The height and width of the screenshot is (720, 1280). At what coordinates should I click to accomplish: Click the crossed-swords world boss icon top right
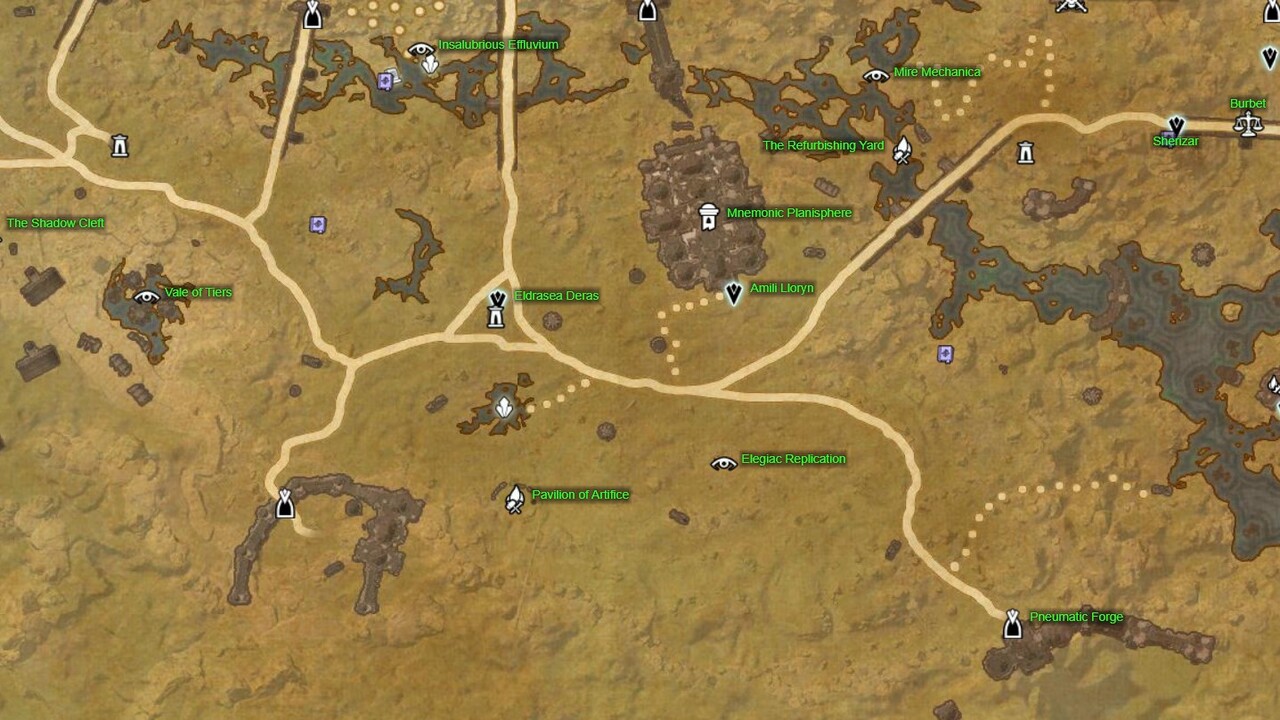click(1071, 6)
